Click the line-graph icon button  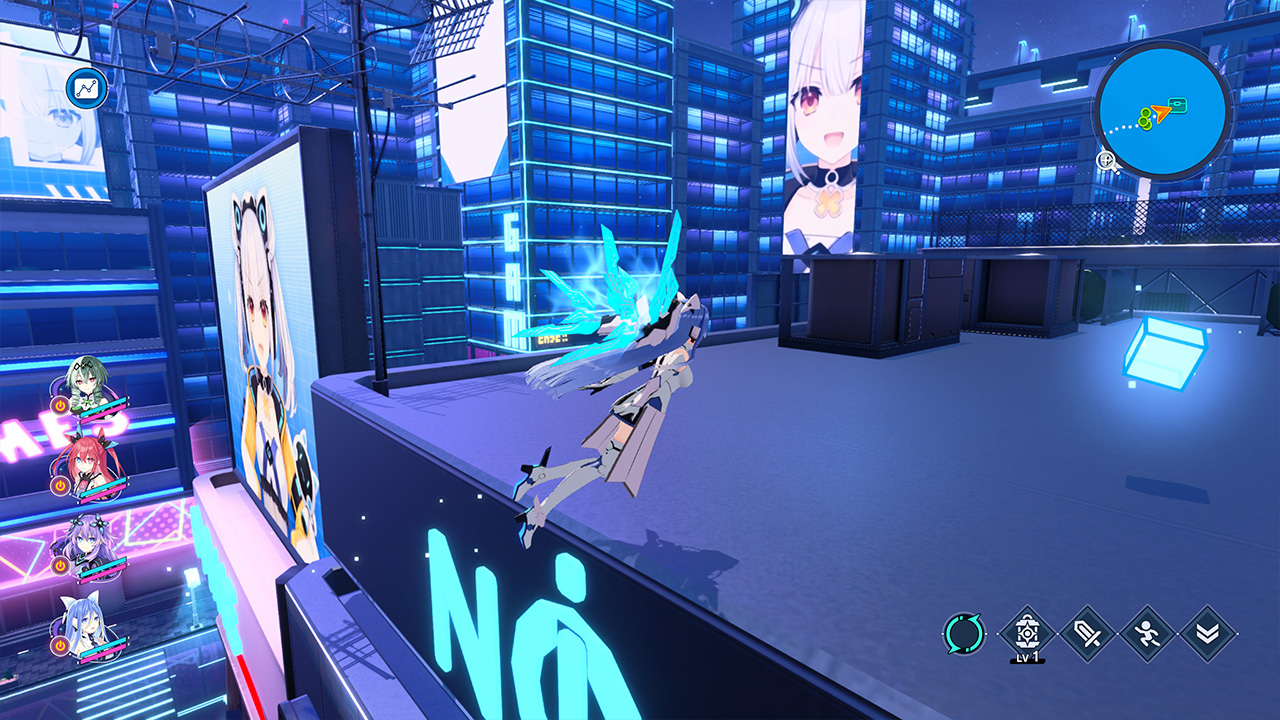(x=86, y=88)
